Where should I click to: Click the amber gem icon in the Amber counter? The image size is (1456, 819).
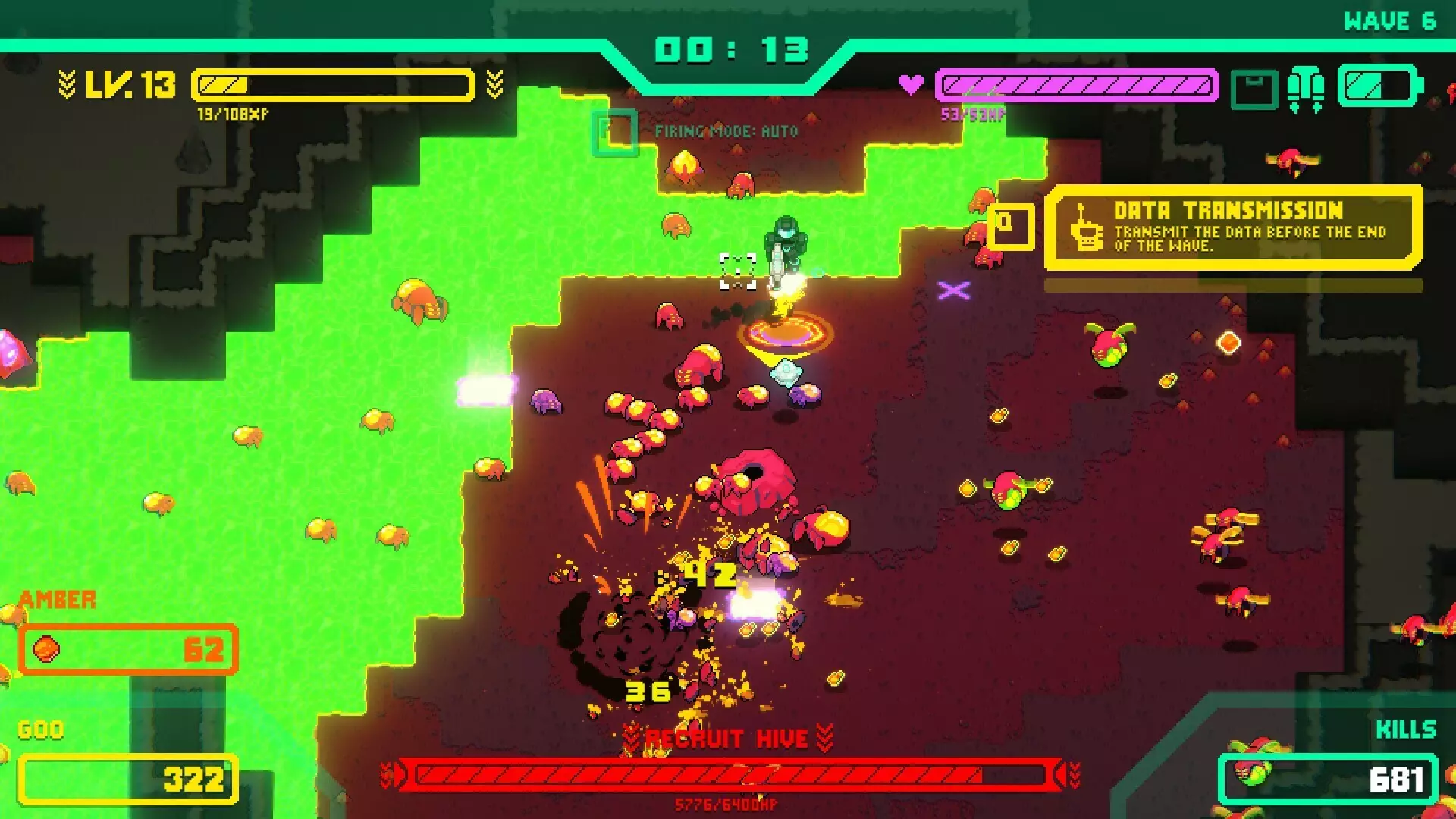pyautogui.click(x=45, y=649)
